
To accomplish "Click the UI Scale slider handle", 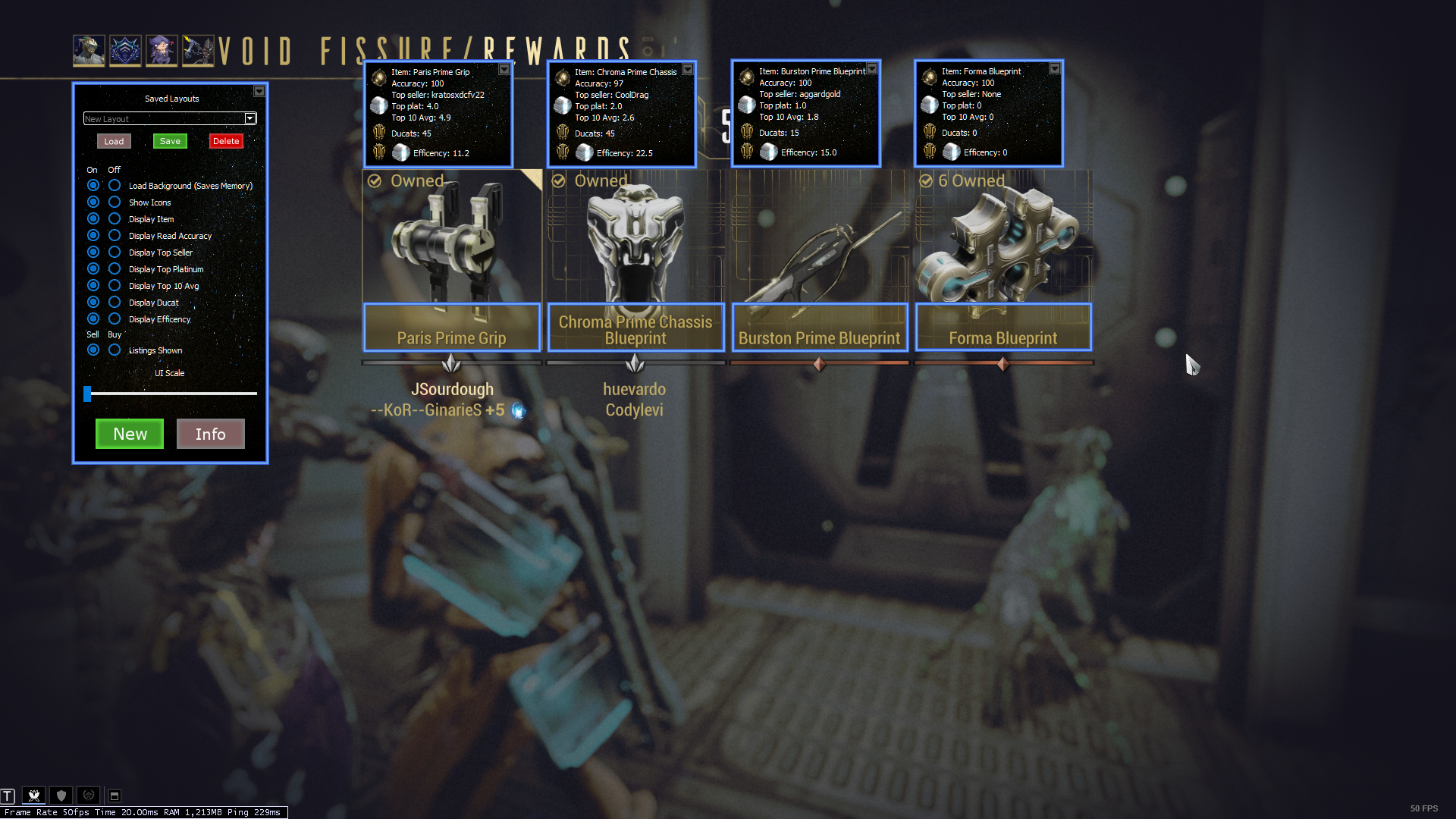I will tap(87, 394).
